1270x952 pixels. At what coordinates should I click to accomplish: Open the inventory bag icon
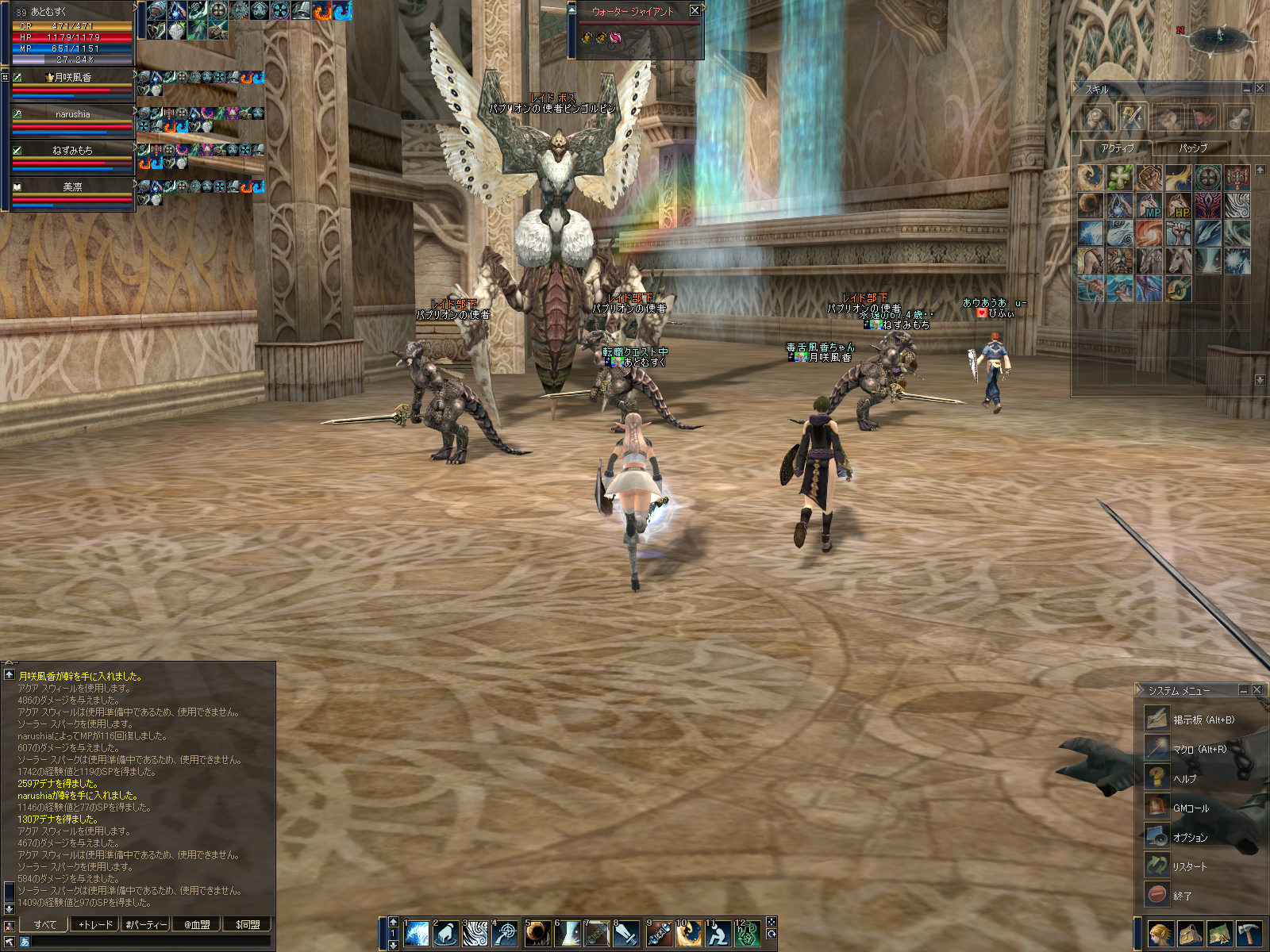point(1190,934)
